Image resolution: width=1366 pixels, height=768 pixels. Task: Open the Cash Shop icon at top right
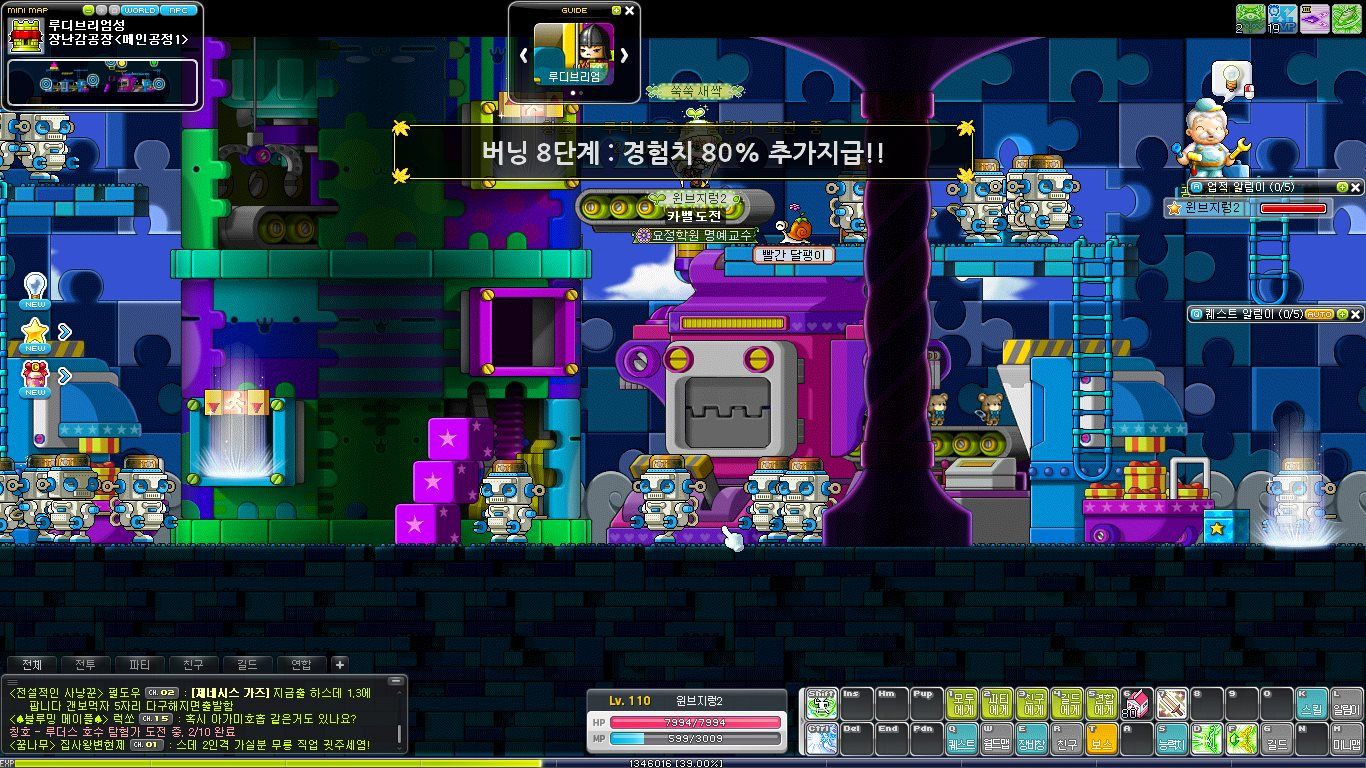tap(1314, 19)
